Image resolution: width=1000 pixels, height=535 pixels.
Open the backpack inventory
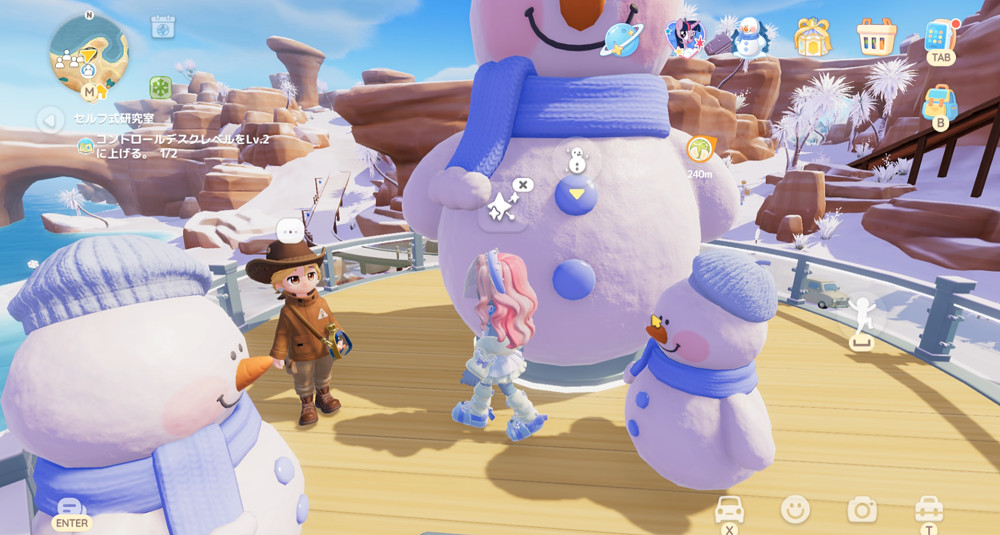pyautogui.click(x=940, y=101)
